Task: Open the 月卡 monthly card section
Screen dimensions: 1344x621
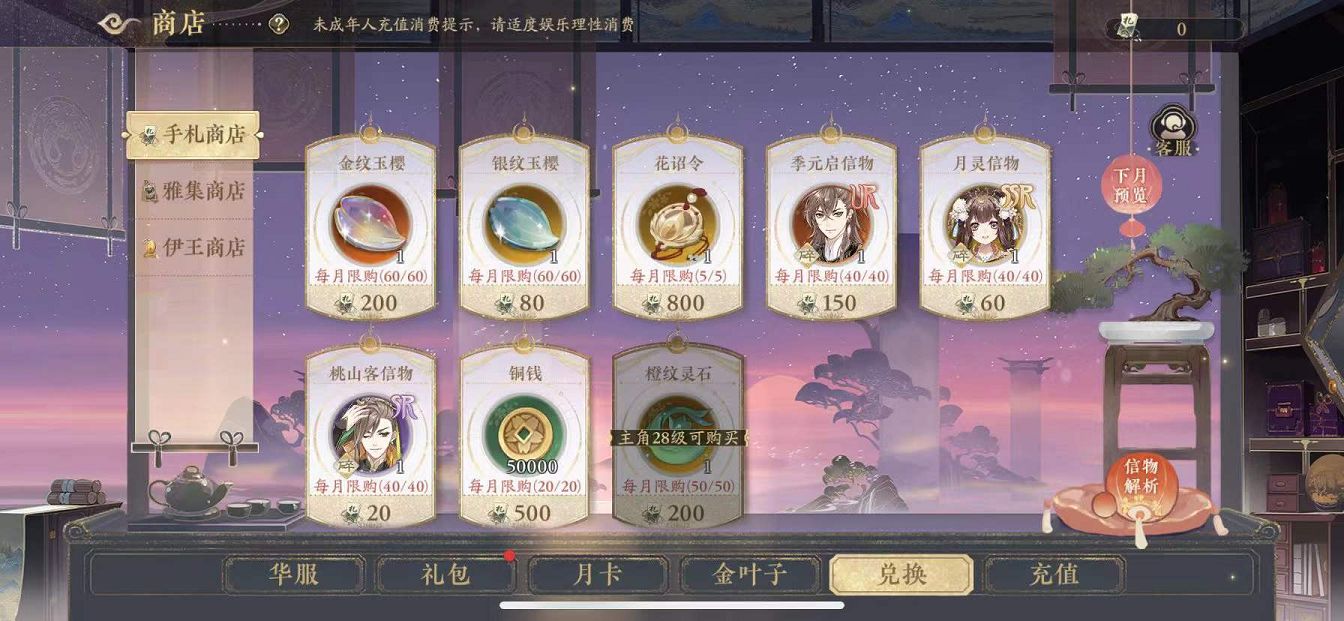Action: pyautogui.click(x=598, y=575)
